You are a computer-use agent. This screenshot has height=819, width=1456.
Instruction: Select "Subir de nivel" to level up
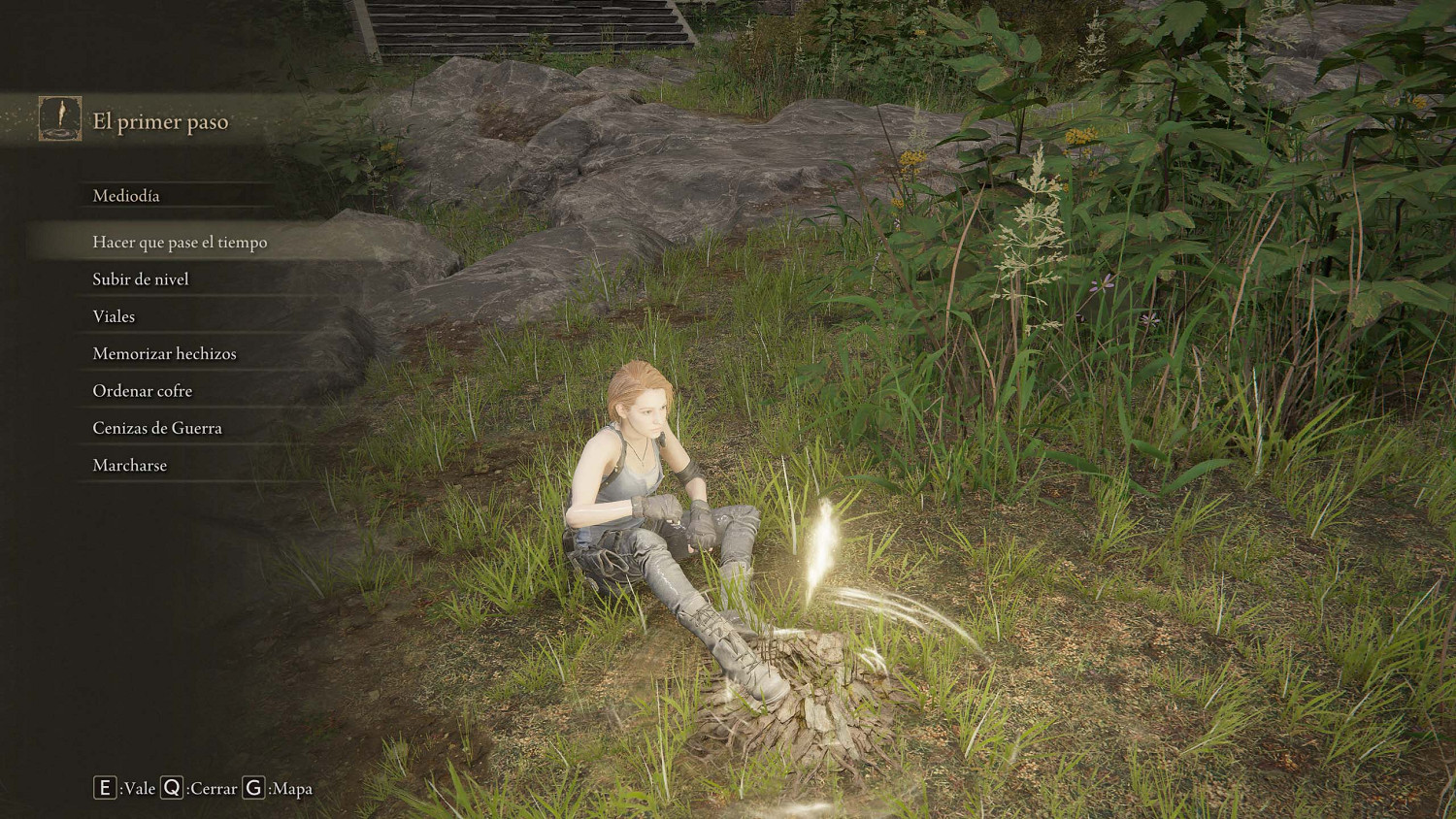[140, 278]
